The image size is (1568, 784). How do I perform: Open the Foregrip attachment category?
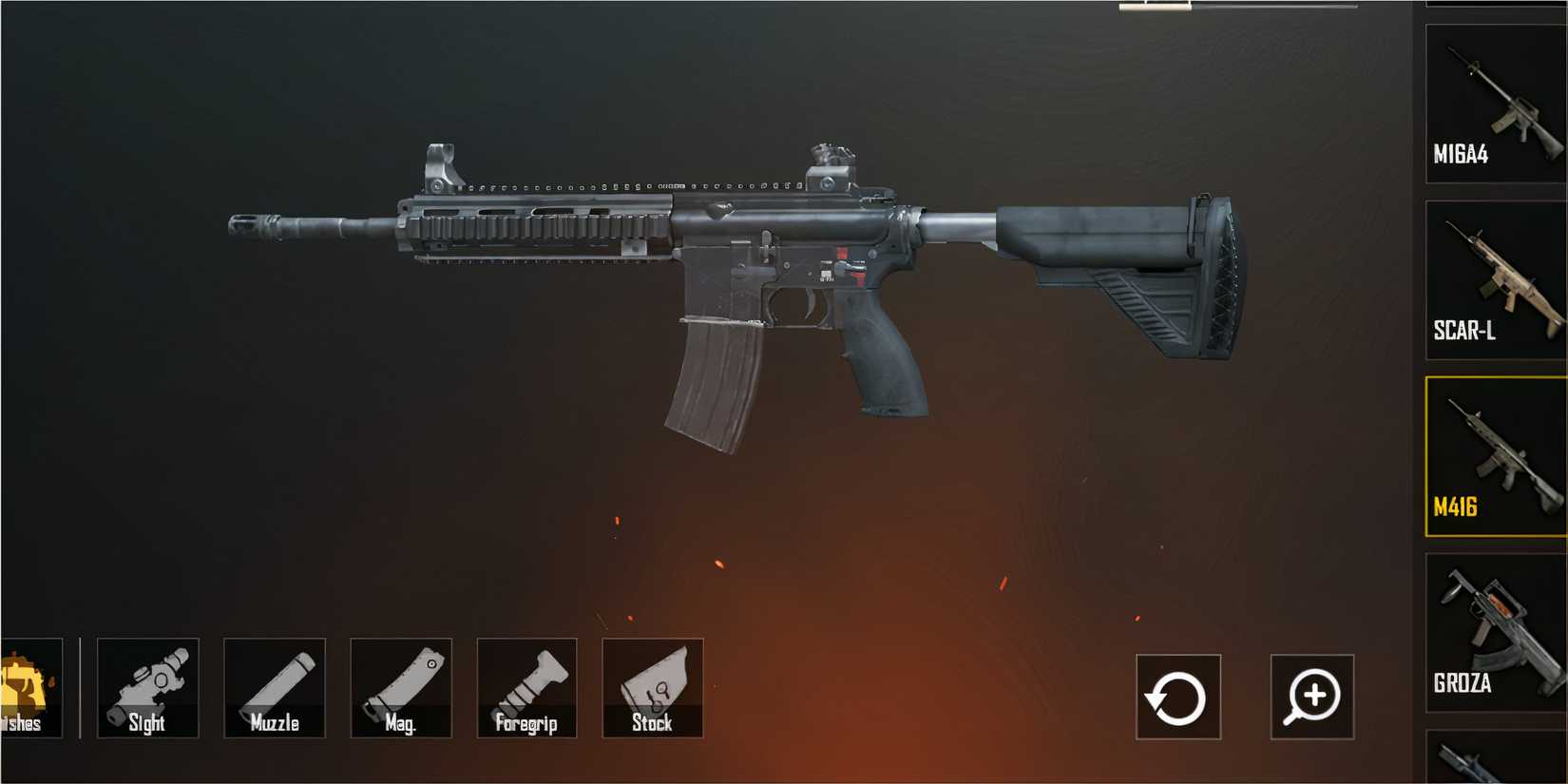pos(526,686)
